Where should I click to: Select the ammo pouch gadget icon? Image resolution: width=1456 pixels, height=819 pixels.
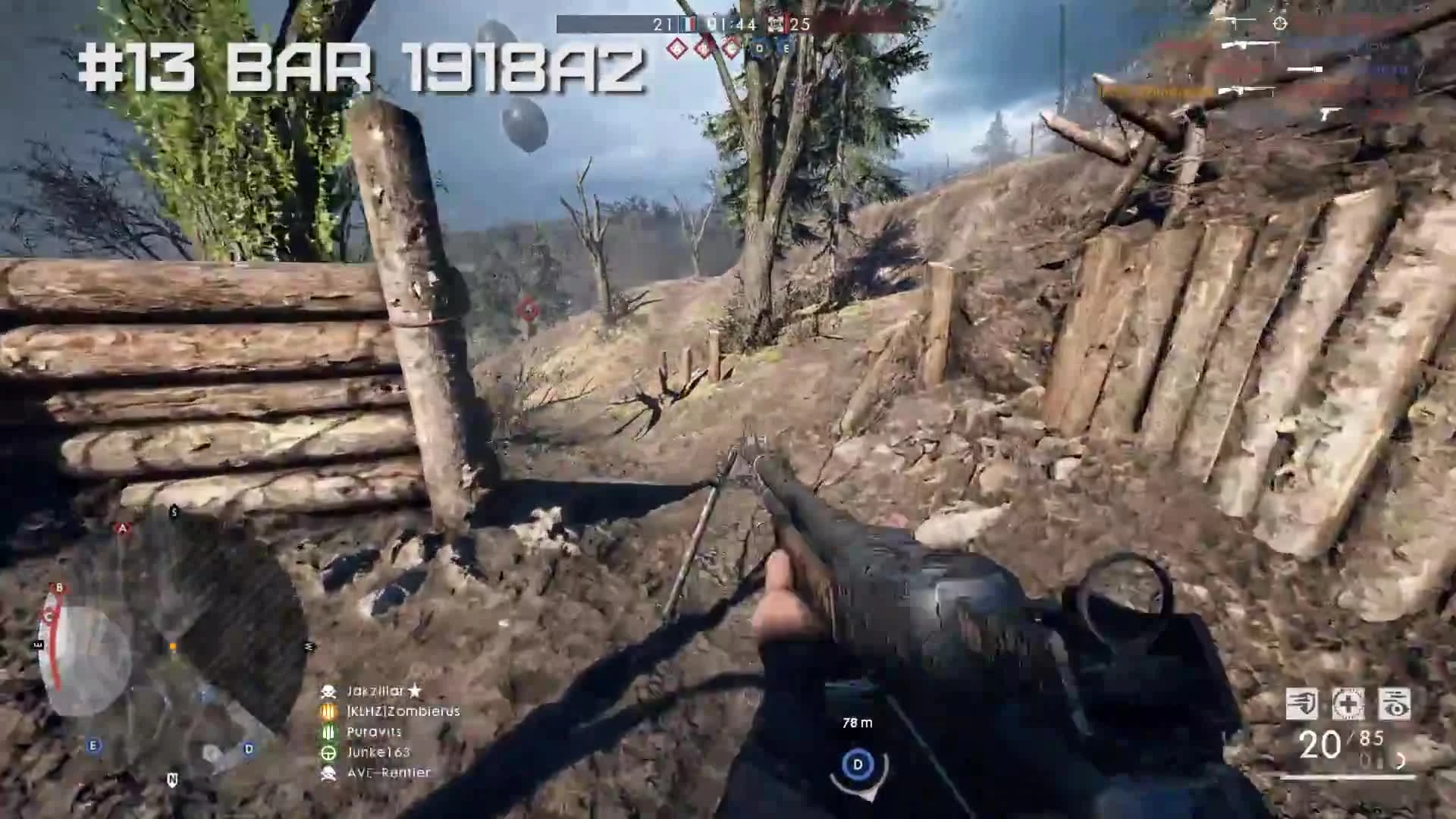pos(1301,704)
